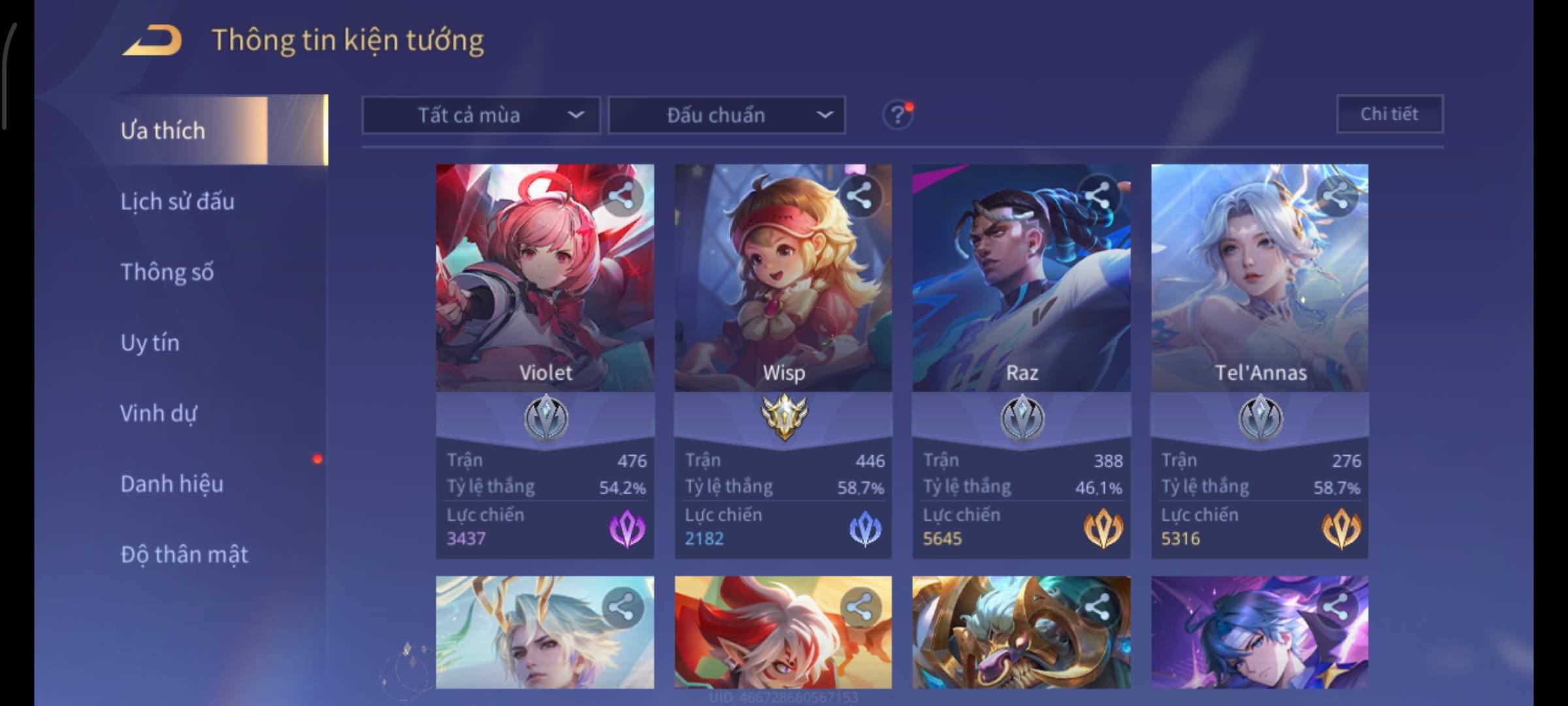This screenshot has height=706, width=1568.
Task: Expand the Đấu chuẩn mode dropdown
Action: point(727,116)
